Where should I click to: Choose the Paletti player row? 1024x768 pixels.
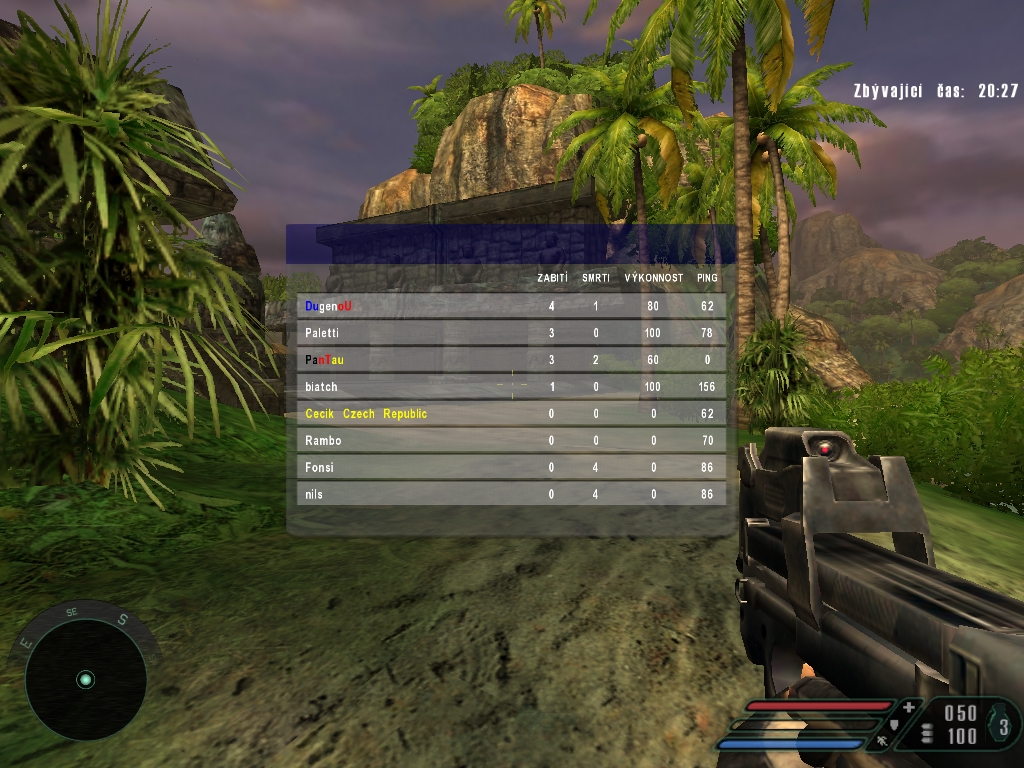click(511, 333)
